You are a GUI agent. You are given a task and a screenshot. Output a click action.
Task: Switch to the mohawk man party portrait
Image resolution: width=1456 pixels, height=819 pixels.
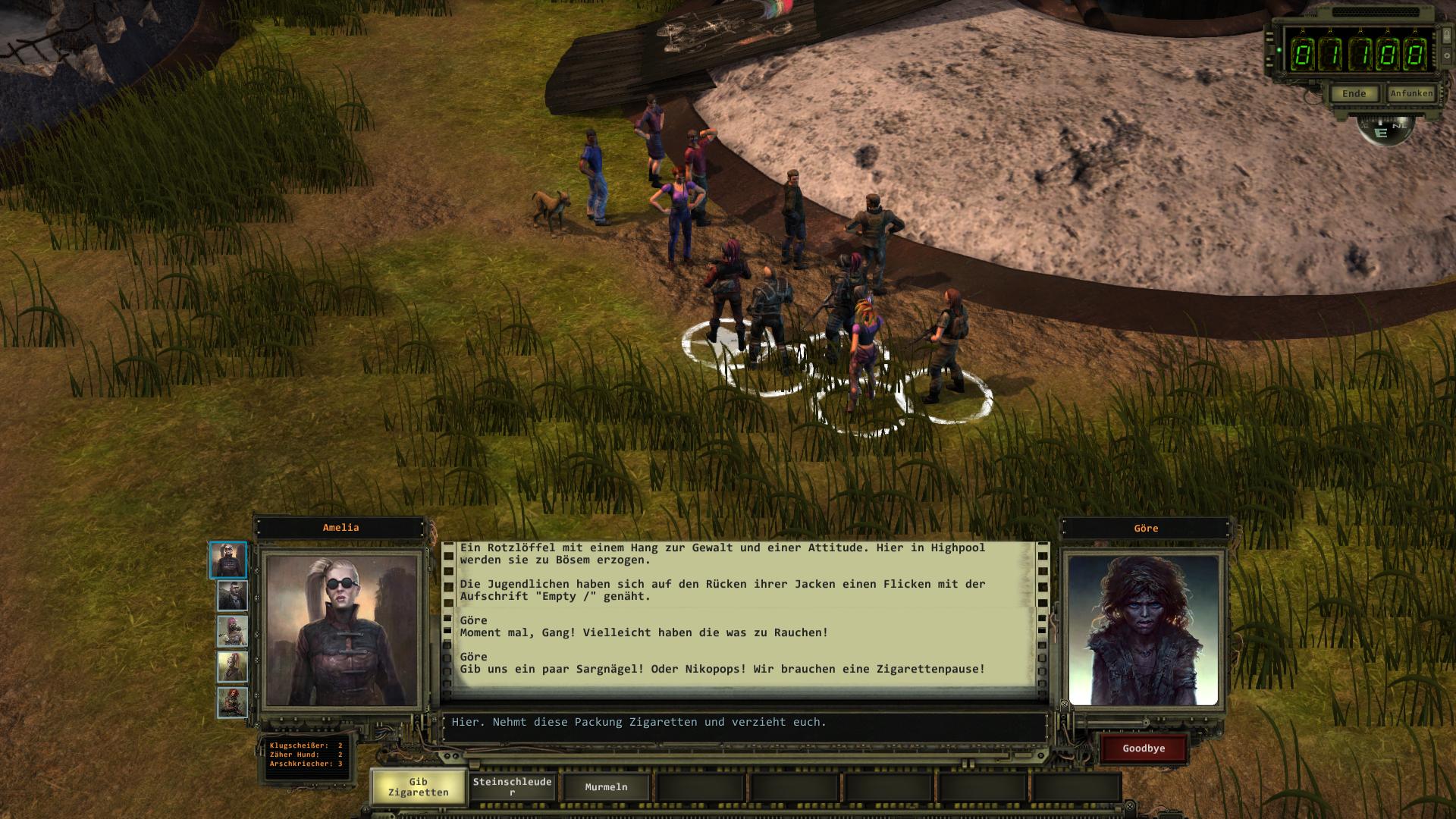[232, 596]
